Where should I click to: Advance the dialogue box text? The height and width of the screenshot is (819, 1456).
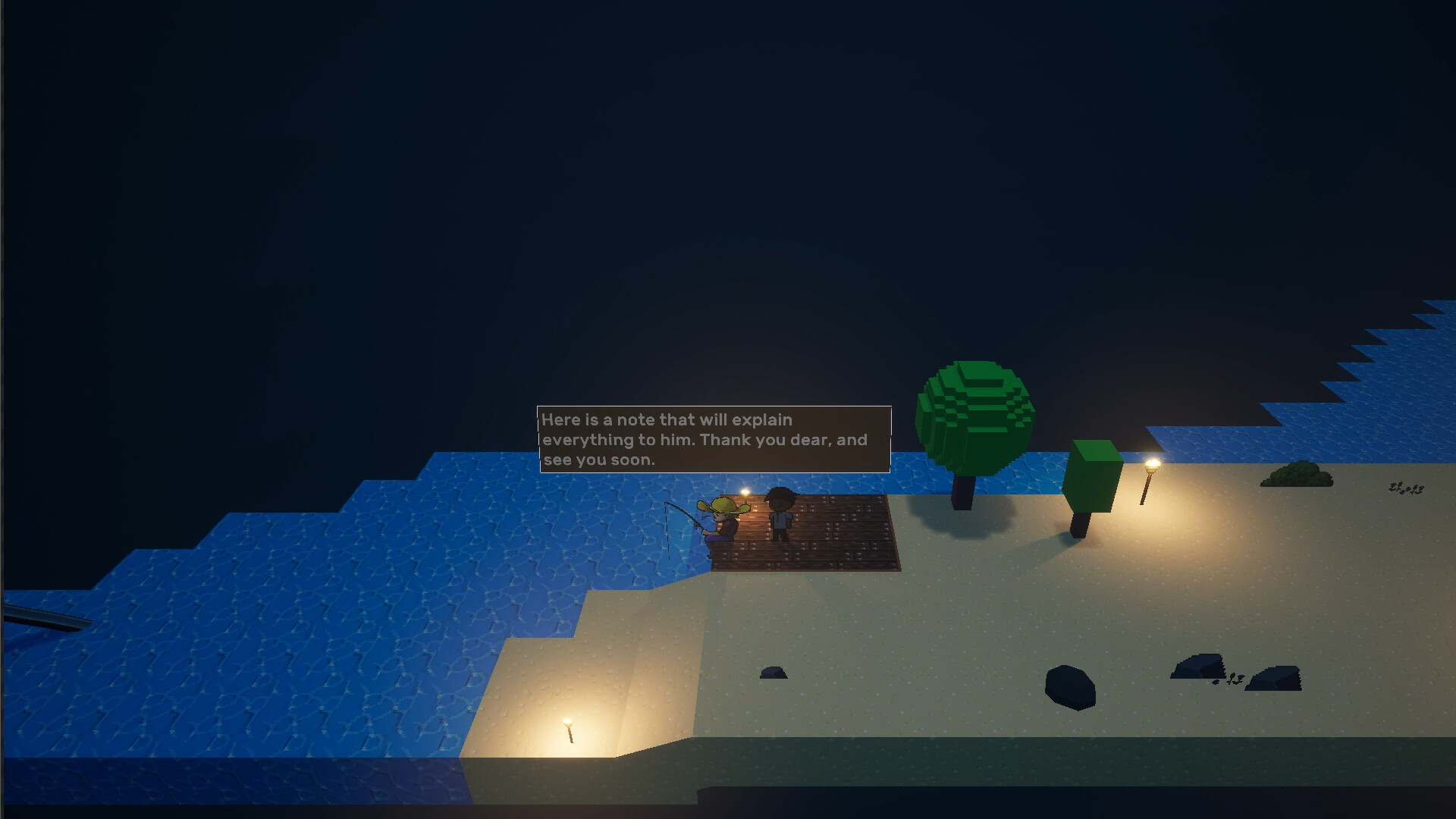tap(711, 440)
